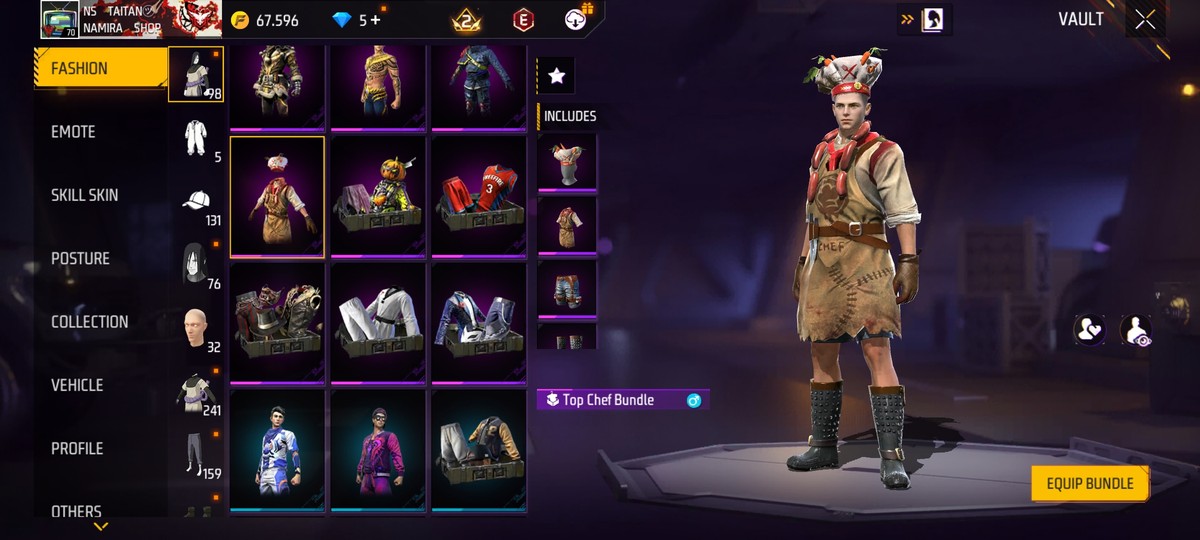Toggle the favorite star button

point(556,76)
